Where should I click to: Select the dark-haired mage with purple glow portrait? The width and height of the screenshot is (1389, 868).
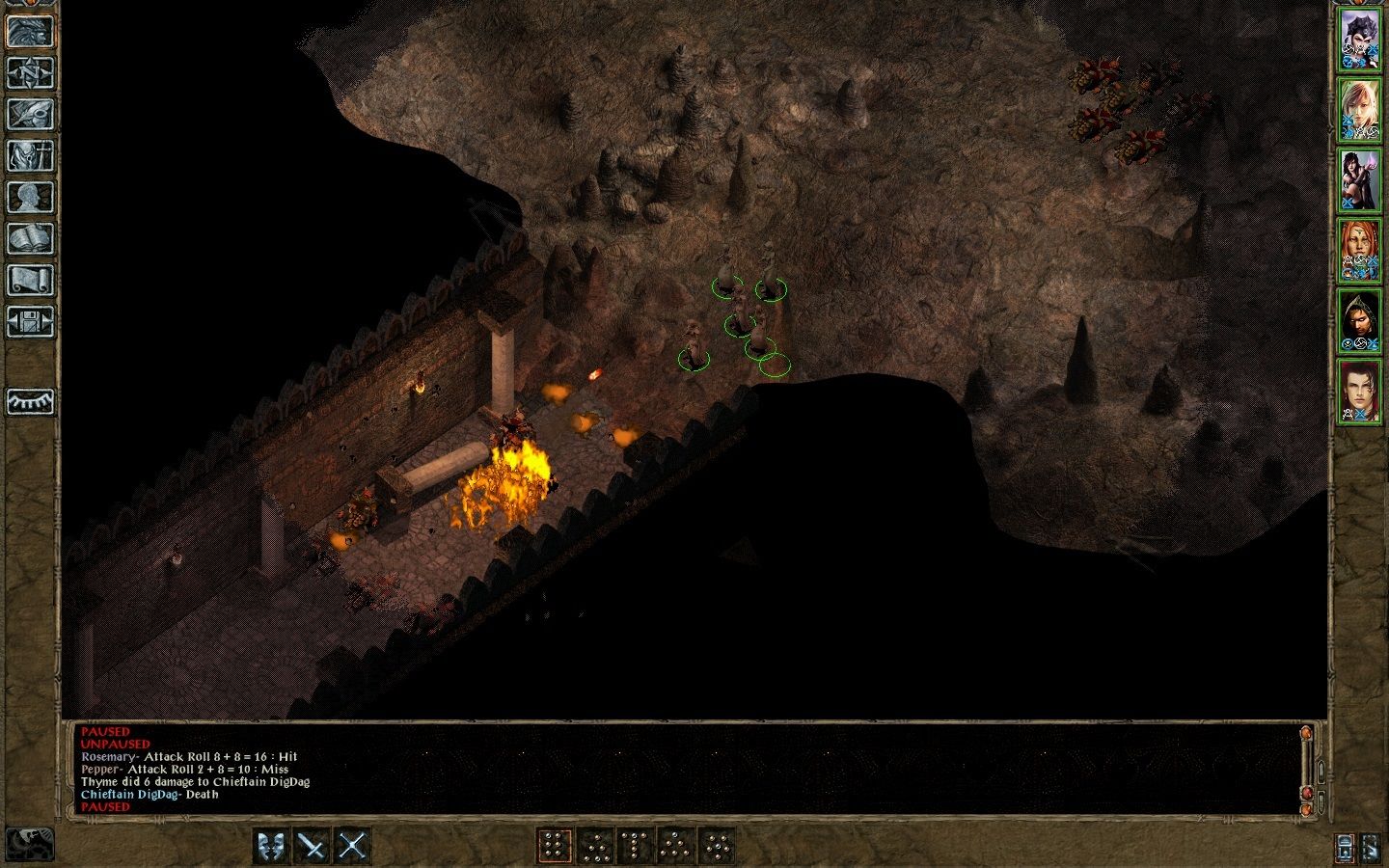point(1359,179)
